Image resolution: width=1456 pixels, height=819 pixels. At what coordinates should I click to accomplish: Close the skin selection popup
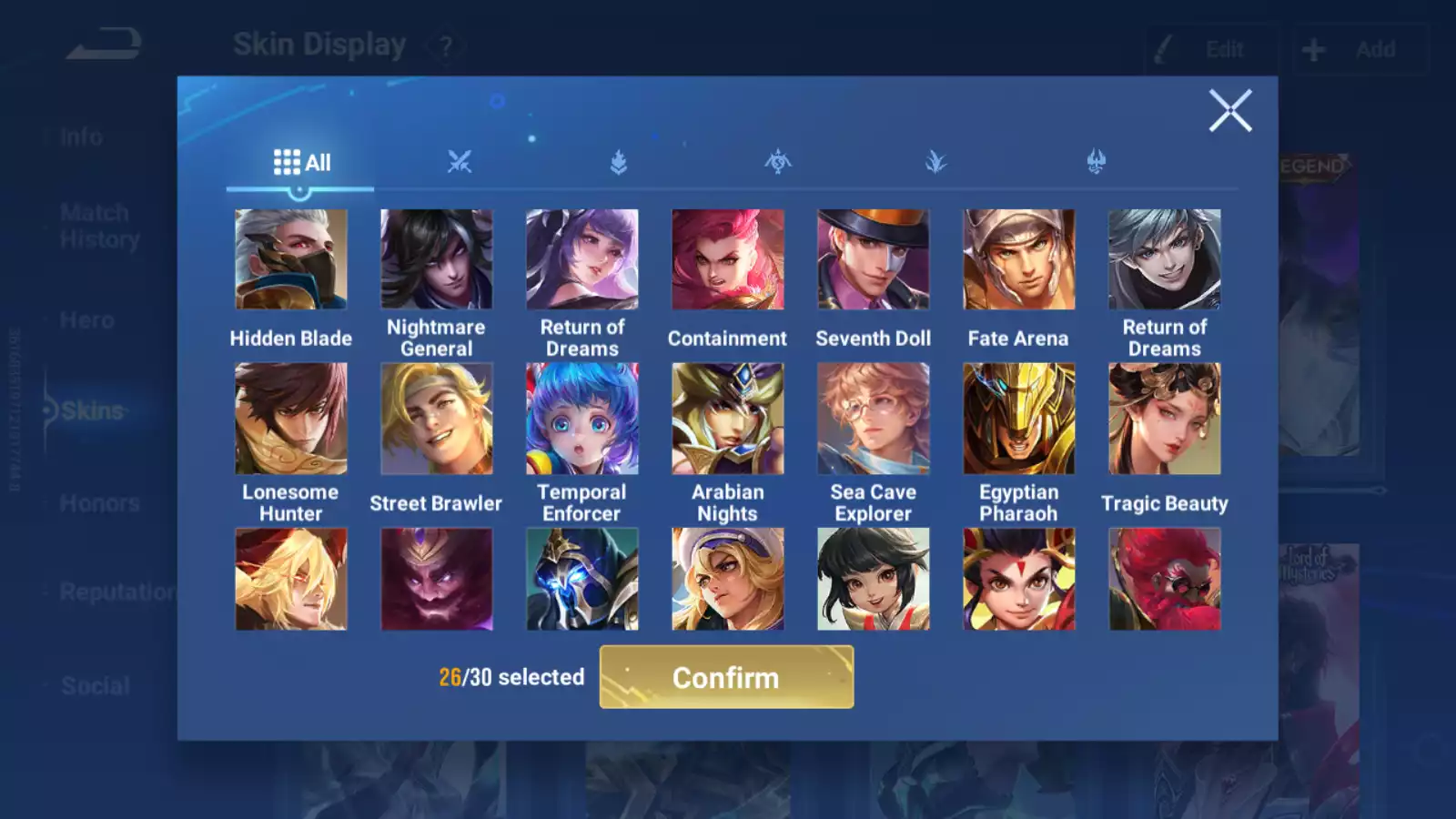[1229, 111]
